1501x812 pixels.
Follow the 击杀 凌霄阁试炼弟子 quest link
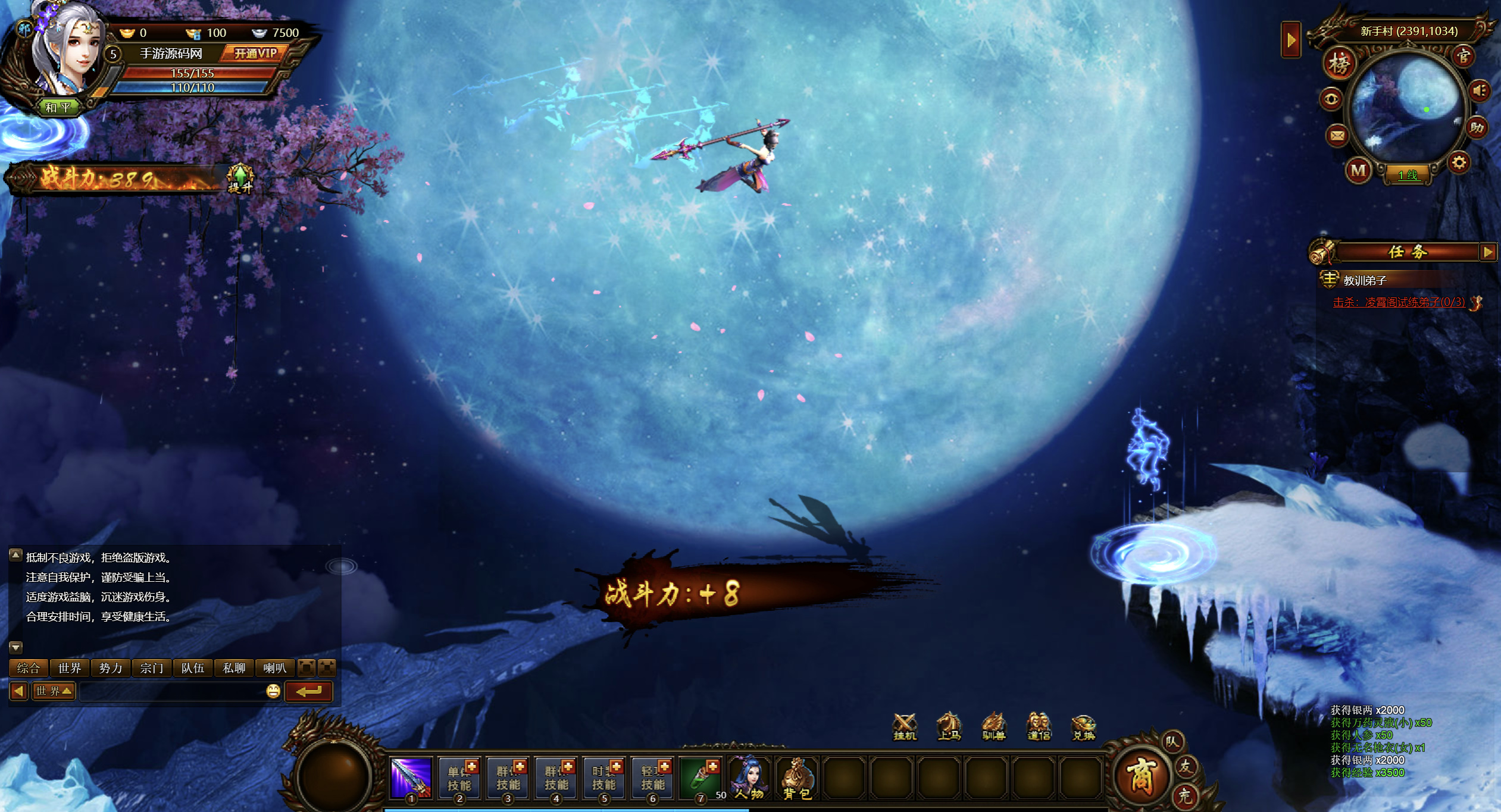pos(1399,302)
